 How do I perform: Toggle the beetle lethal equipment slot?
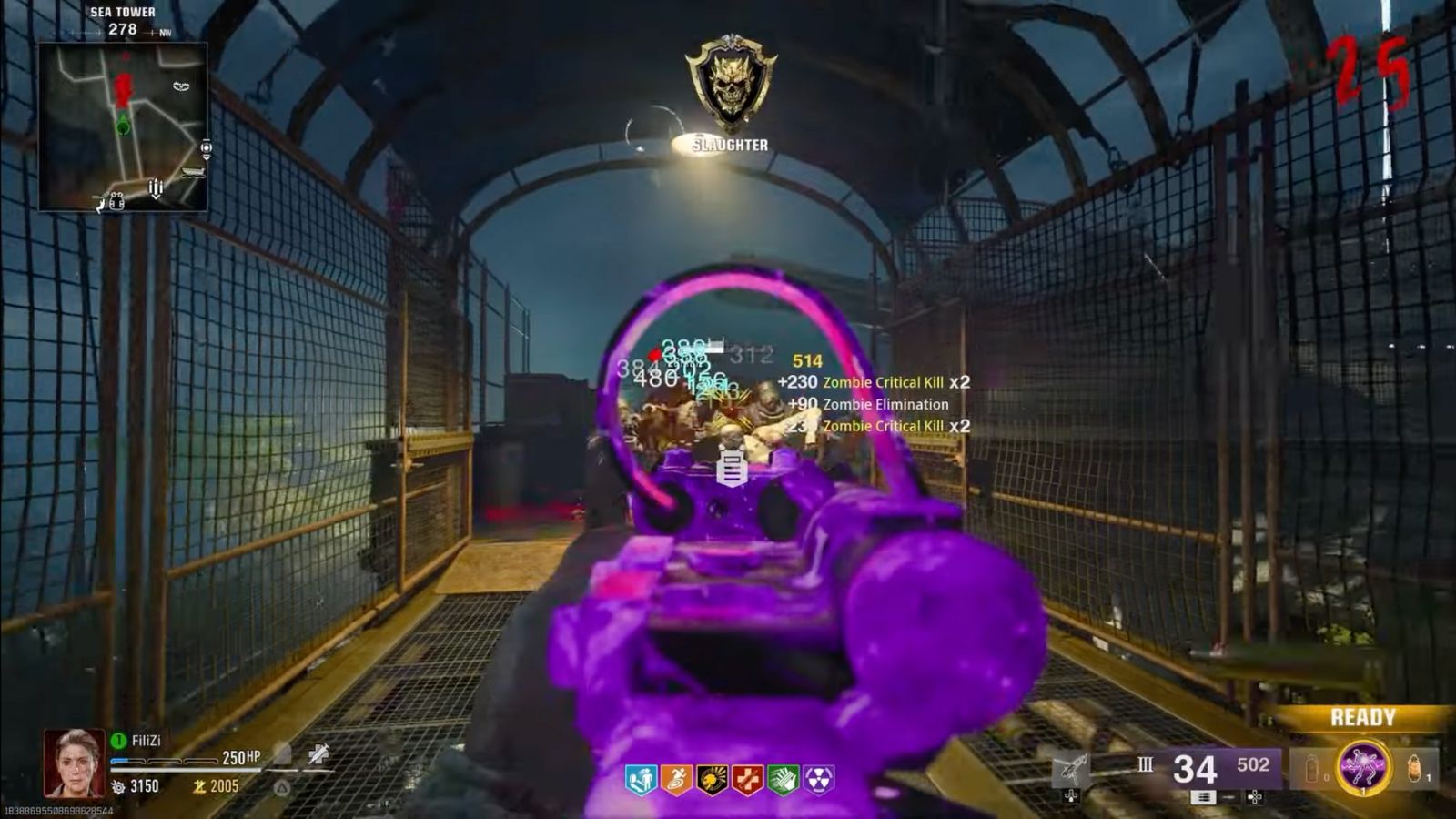coord(1413,769)
